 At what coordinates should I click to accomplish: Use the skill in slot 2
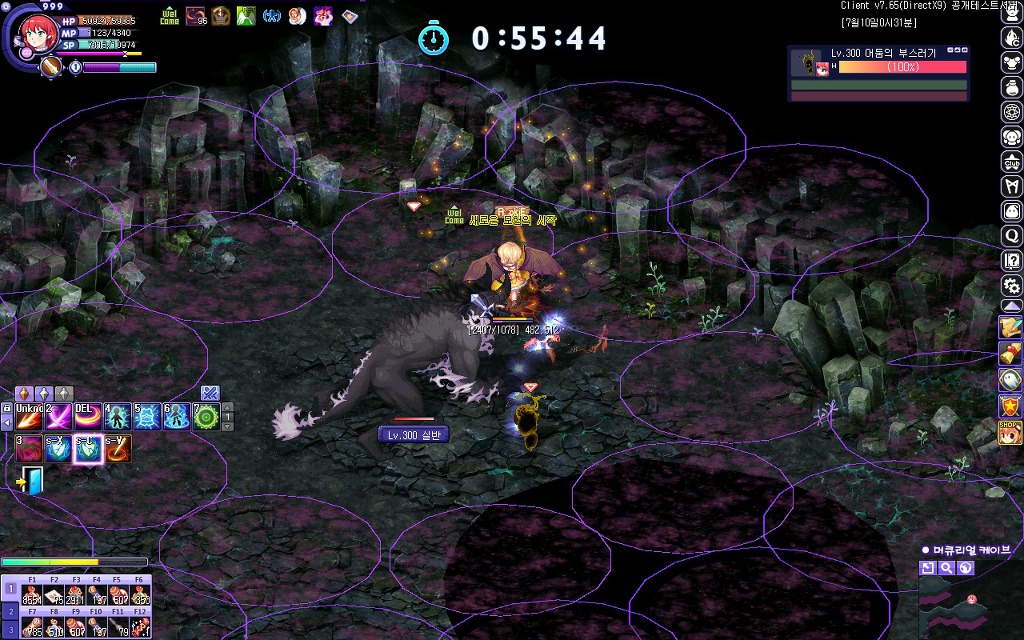58,416
